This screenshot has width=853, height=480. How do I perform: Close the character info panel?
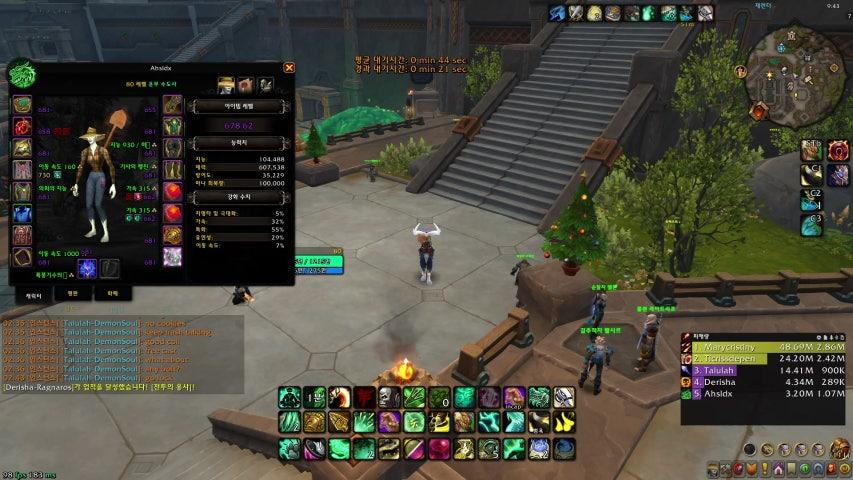click(289, 68)
